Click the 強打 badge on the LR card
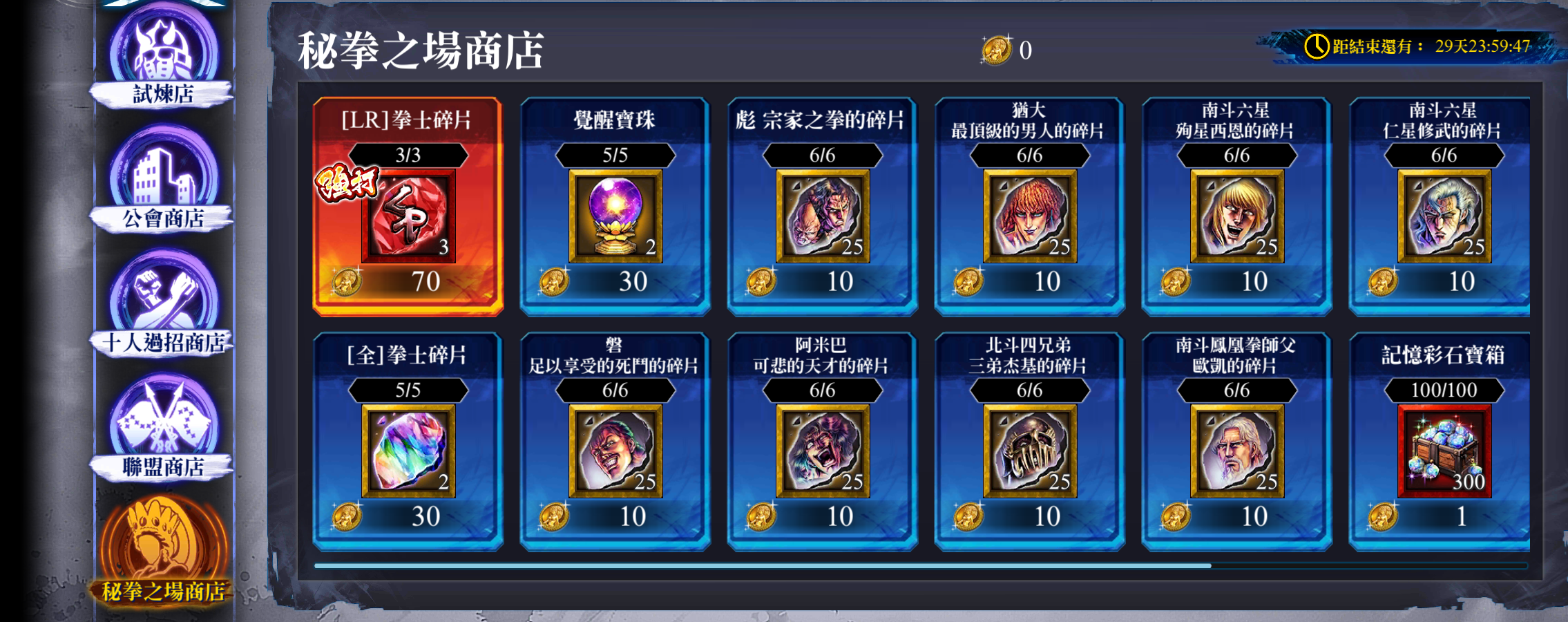This screenshot has width=1568, height=622. point(347,181)
